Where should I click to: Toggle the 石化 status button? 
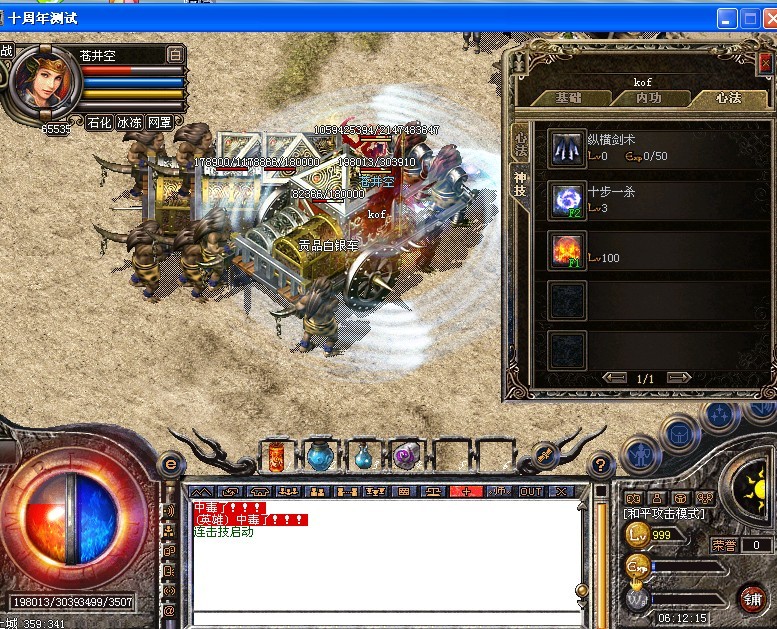coord(98,122)
